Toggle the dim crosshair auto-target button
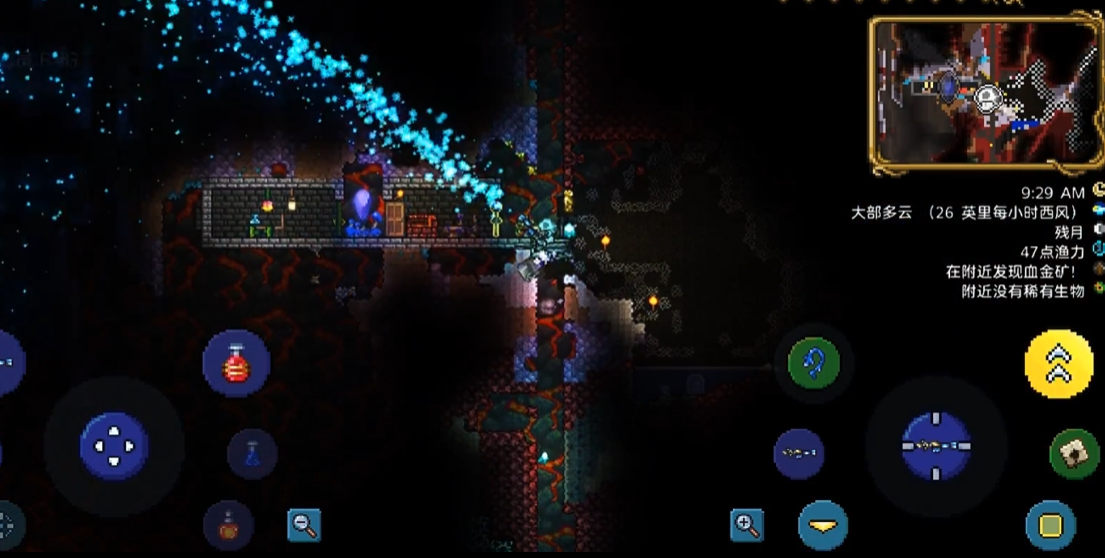 (6, 524)
